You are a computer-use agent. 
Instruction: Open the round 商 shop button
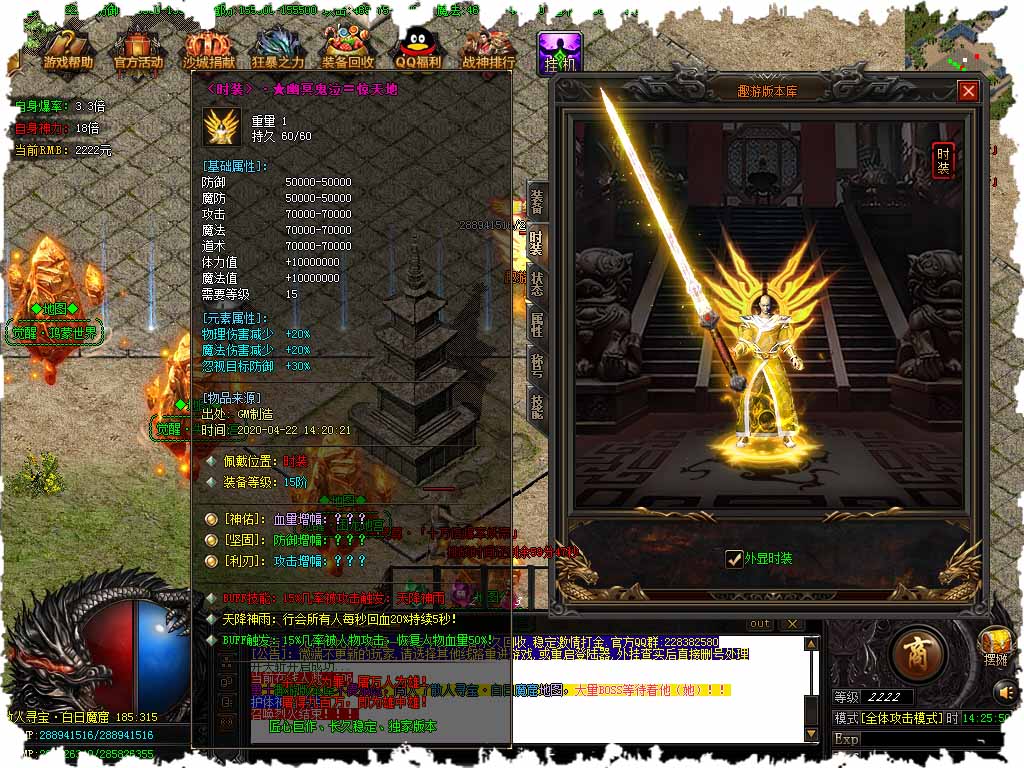tap(915, 654)
